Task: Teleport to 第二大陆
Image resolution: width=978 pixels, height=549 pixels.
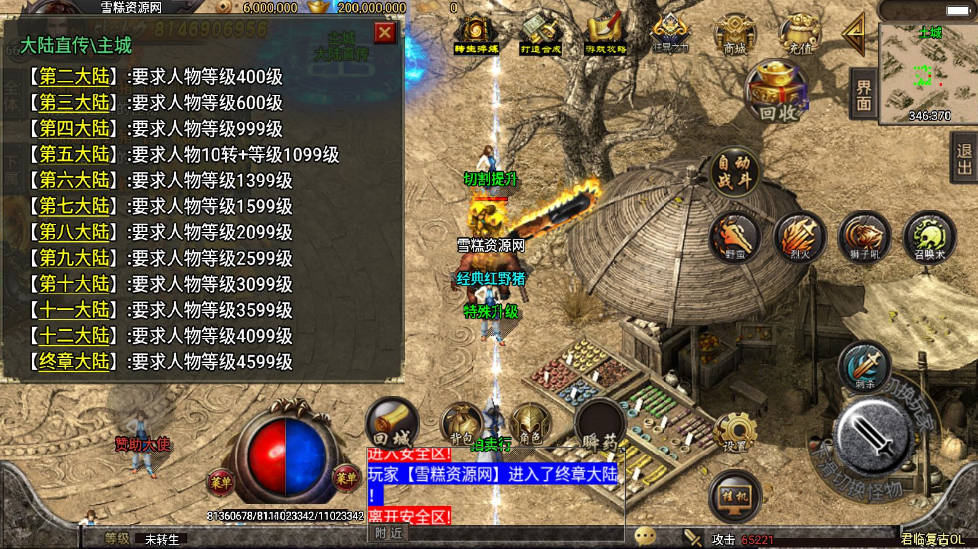Action: pos(73,76)
